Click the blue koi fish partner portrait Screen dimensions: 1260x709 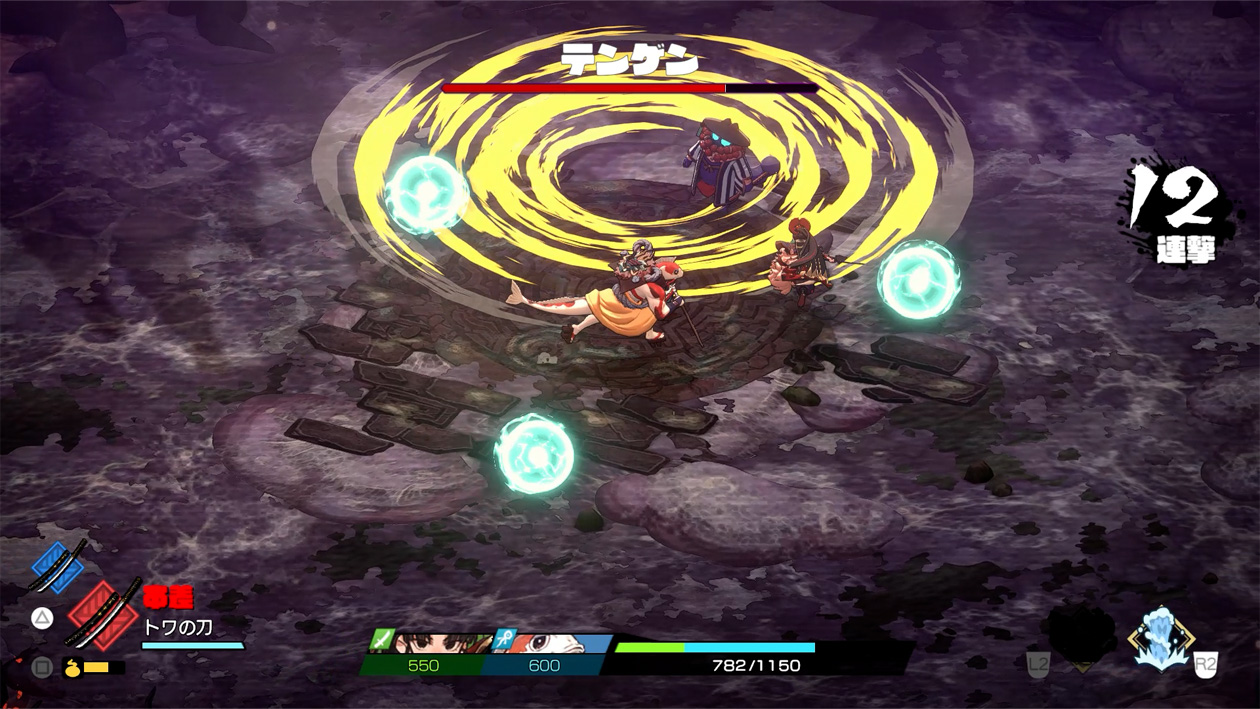click(552, 642)
